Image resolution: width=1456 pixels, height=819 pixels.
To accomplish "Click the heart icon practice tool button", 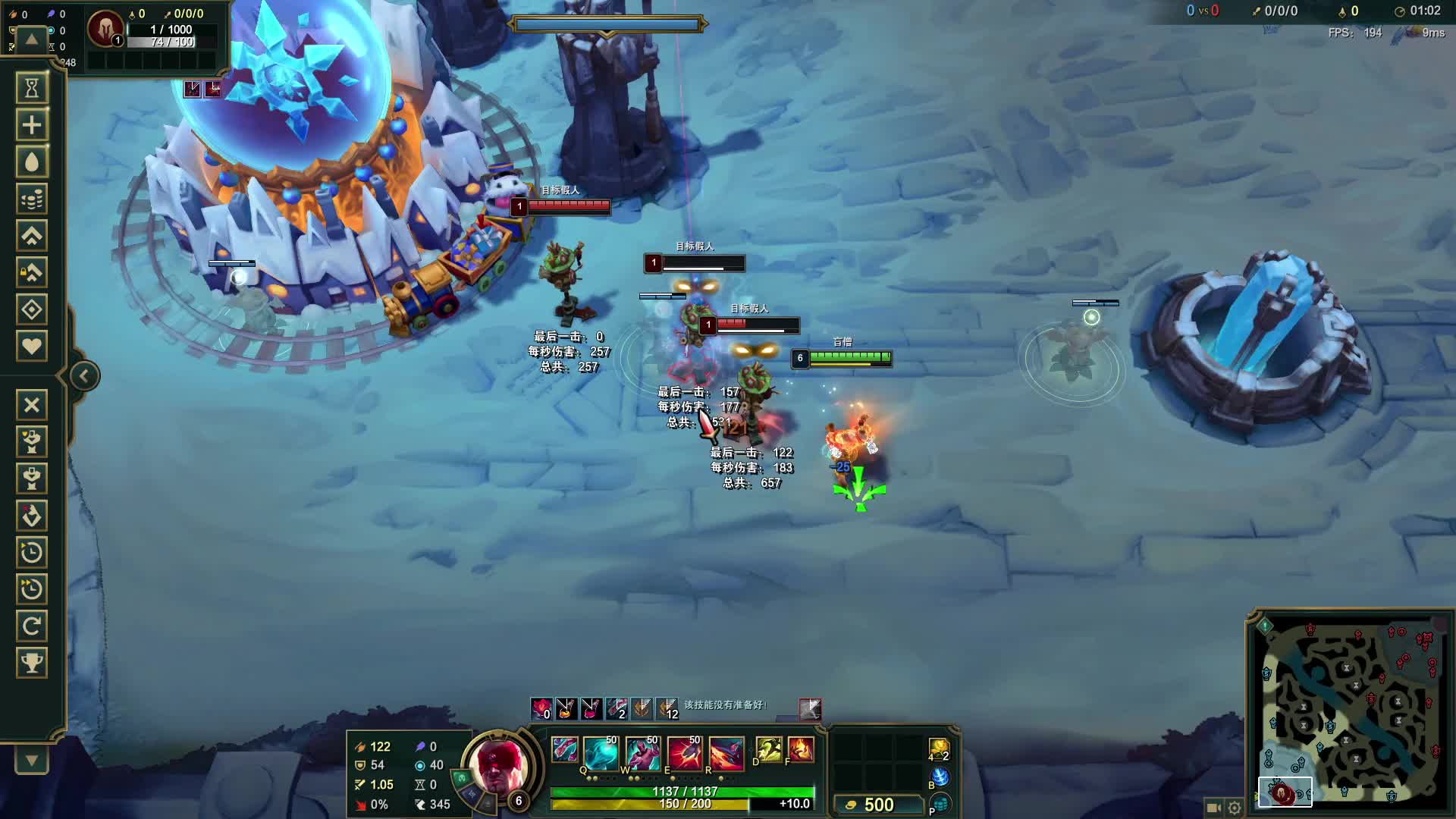I will (32, 346).
